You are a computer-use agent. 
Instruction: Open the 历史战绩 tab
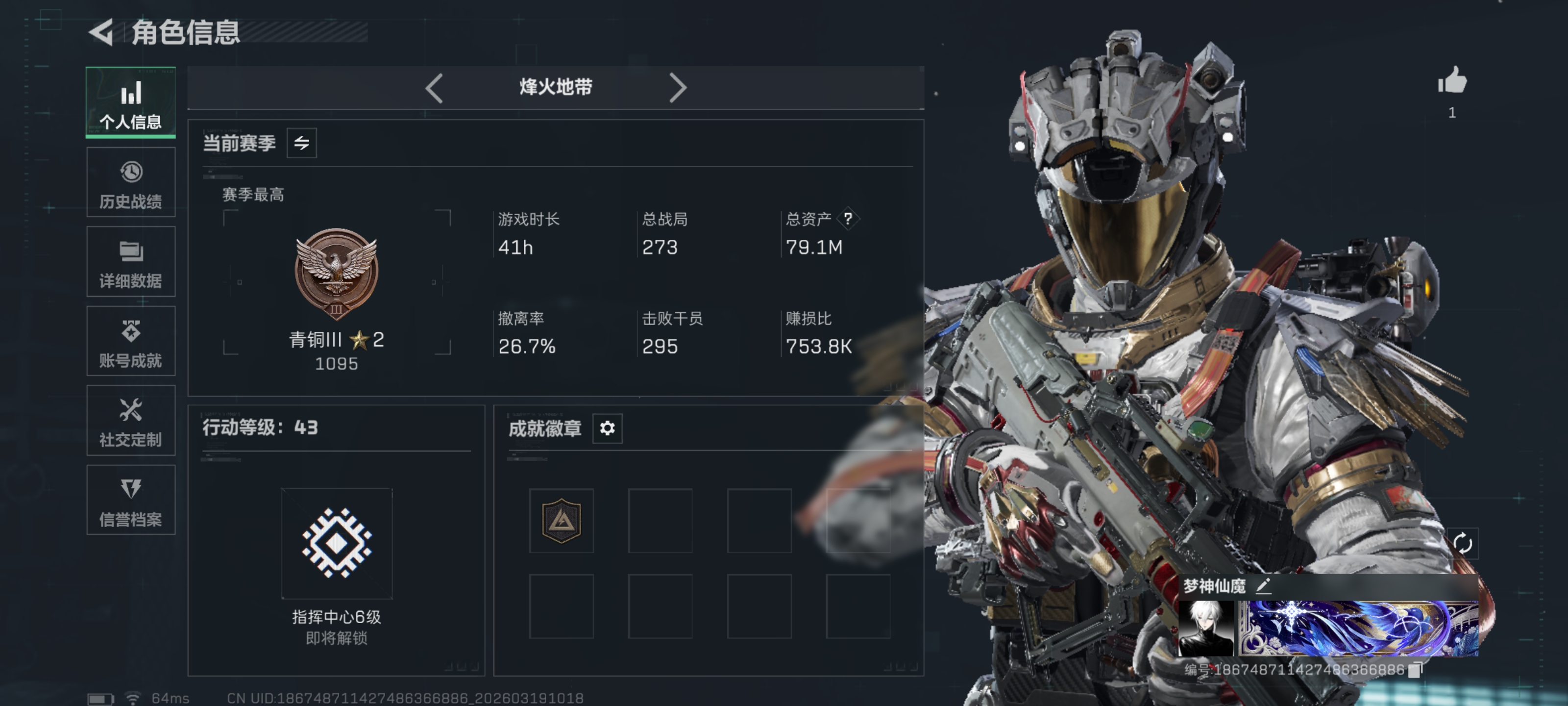click(131, 182)
